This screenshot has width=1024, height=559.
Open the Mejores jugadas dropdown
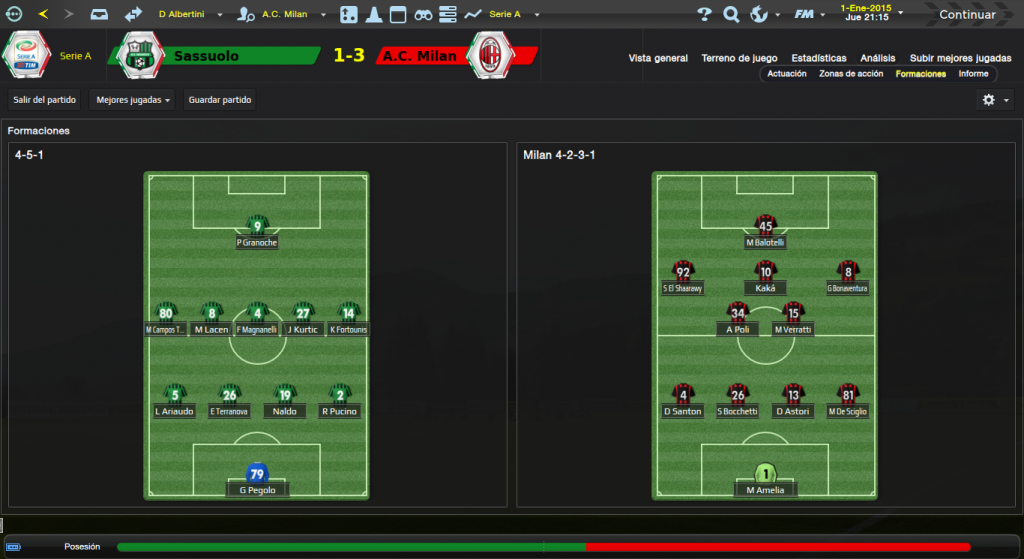tap(131, 100)
